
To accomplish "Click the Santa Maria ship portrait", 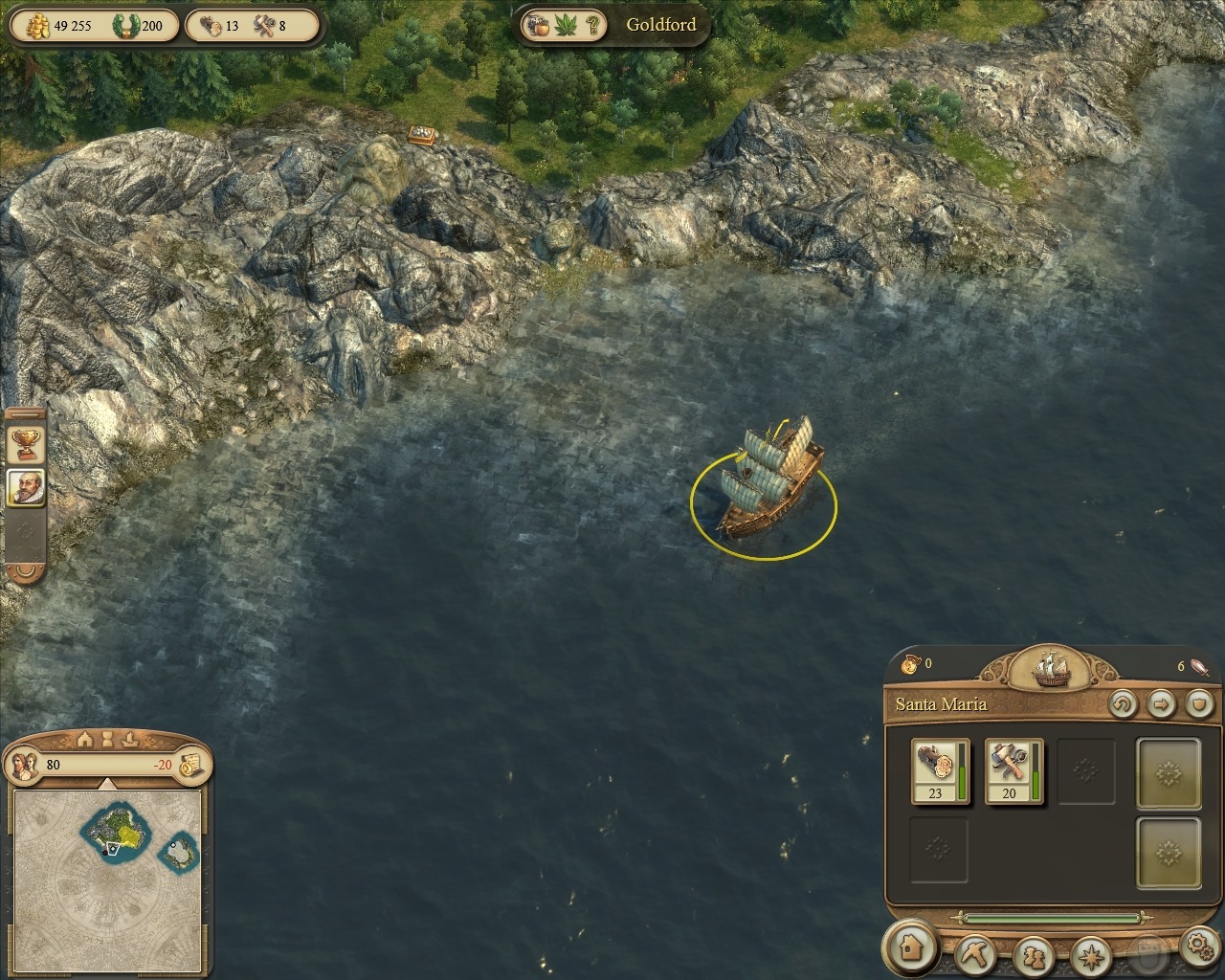I will (x=1050, y=668).
